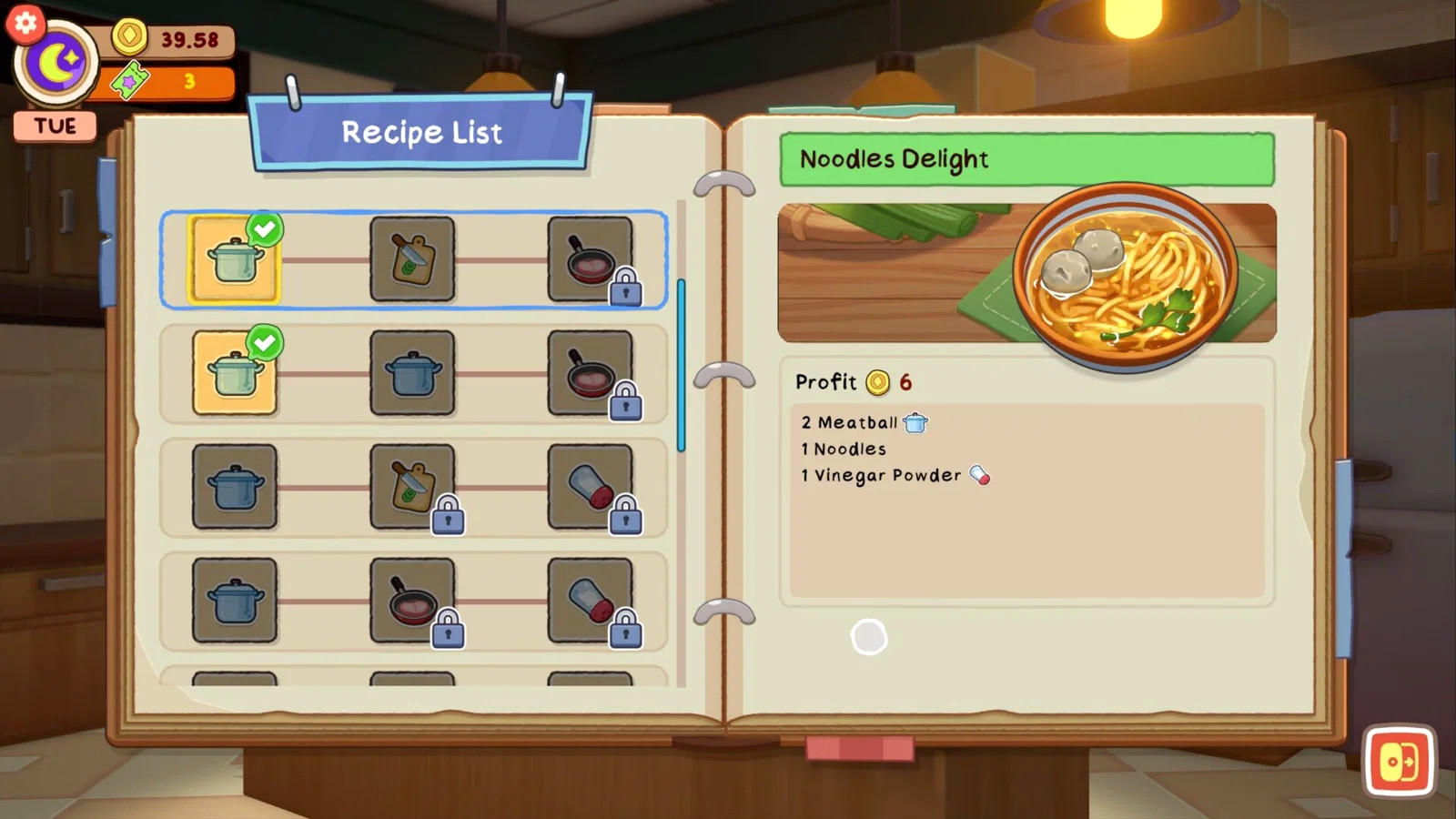The image size is (1456, 819).
Task: Click the moon day-phase icon
Action: tap(56, 64)
